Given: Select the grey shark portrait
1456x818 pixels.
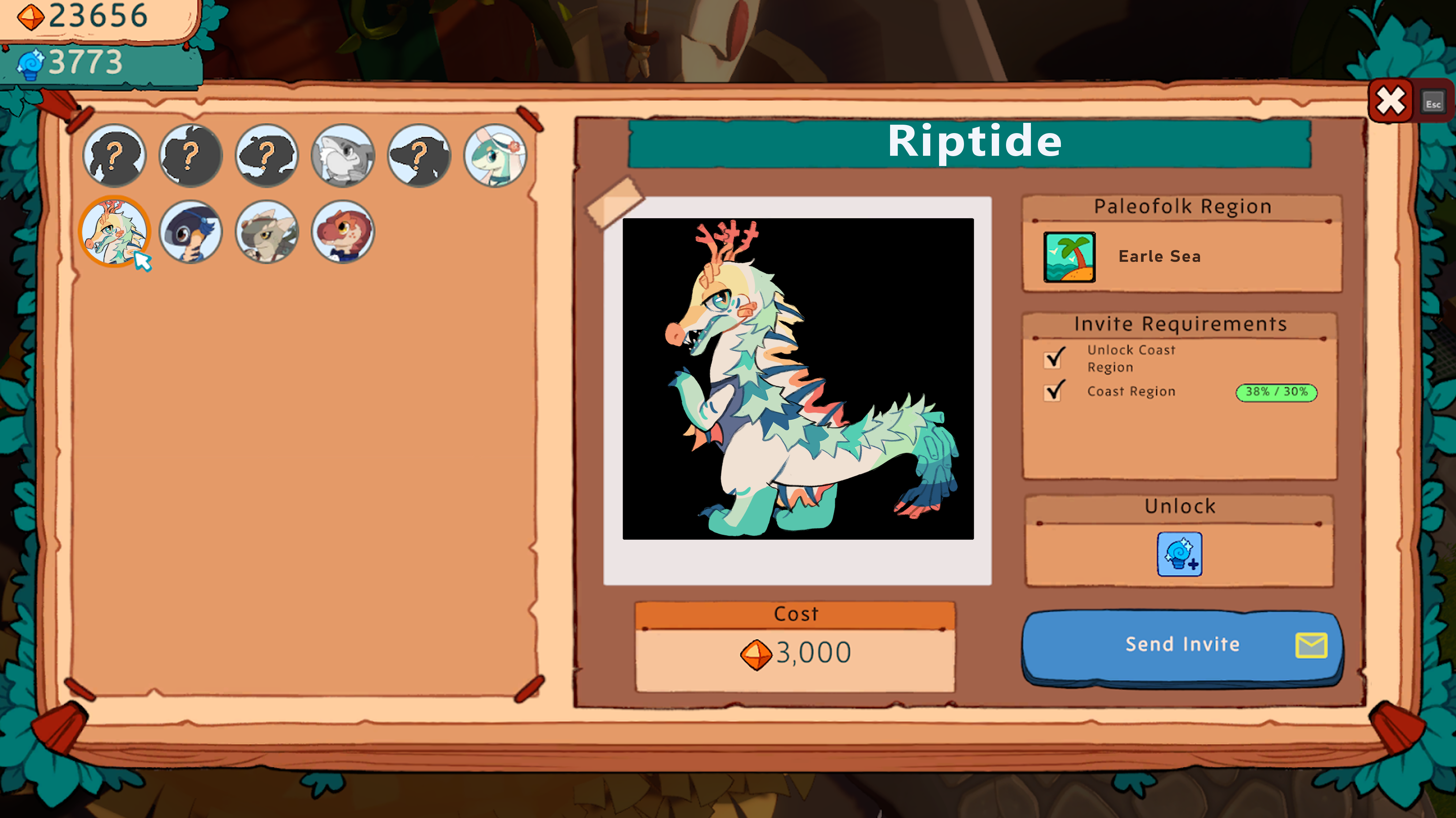Looking at the screenshot, I should click(x=343, y=155).
